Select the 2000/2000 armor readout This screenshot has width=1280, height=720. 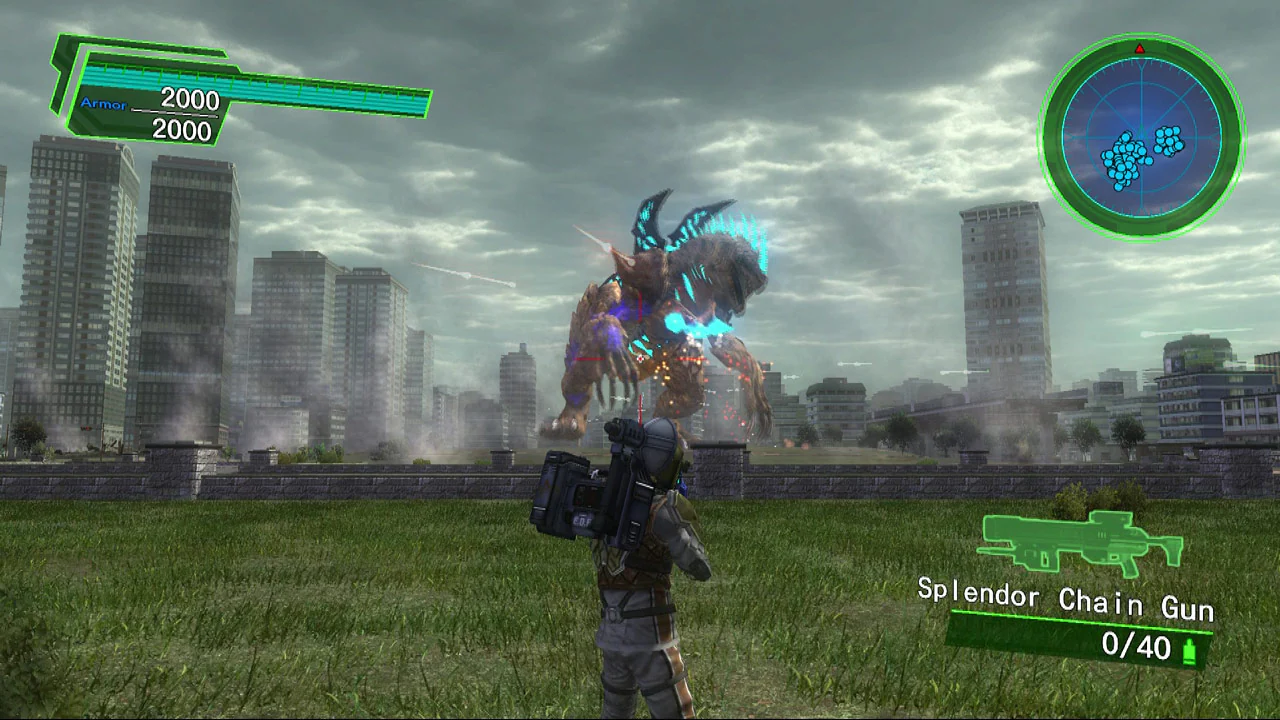pyautogui.click(x=185, y=115)
